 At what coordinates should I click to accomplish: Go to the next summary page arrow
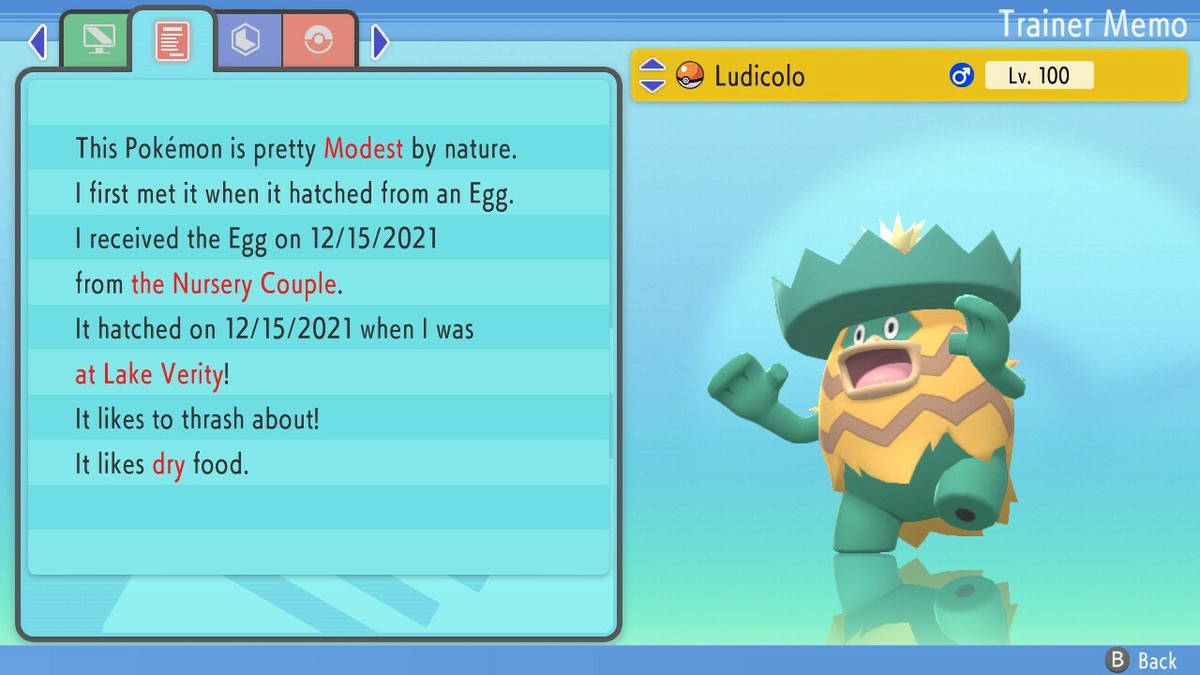[380, 42]
